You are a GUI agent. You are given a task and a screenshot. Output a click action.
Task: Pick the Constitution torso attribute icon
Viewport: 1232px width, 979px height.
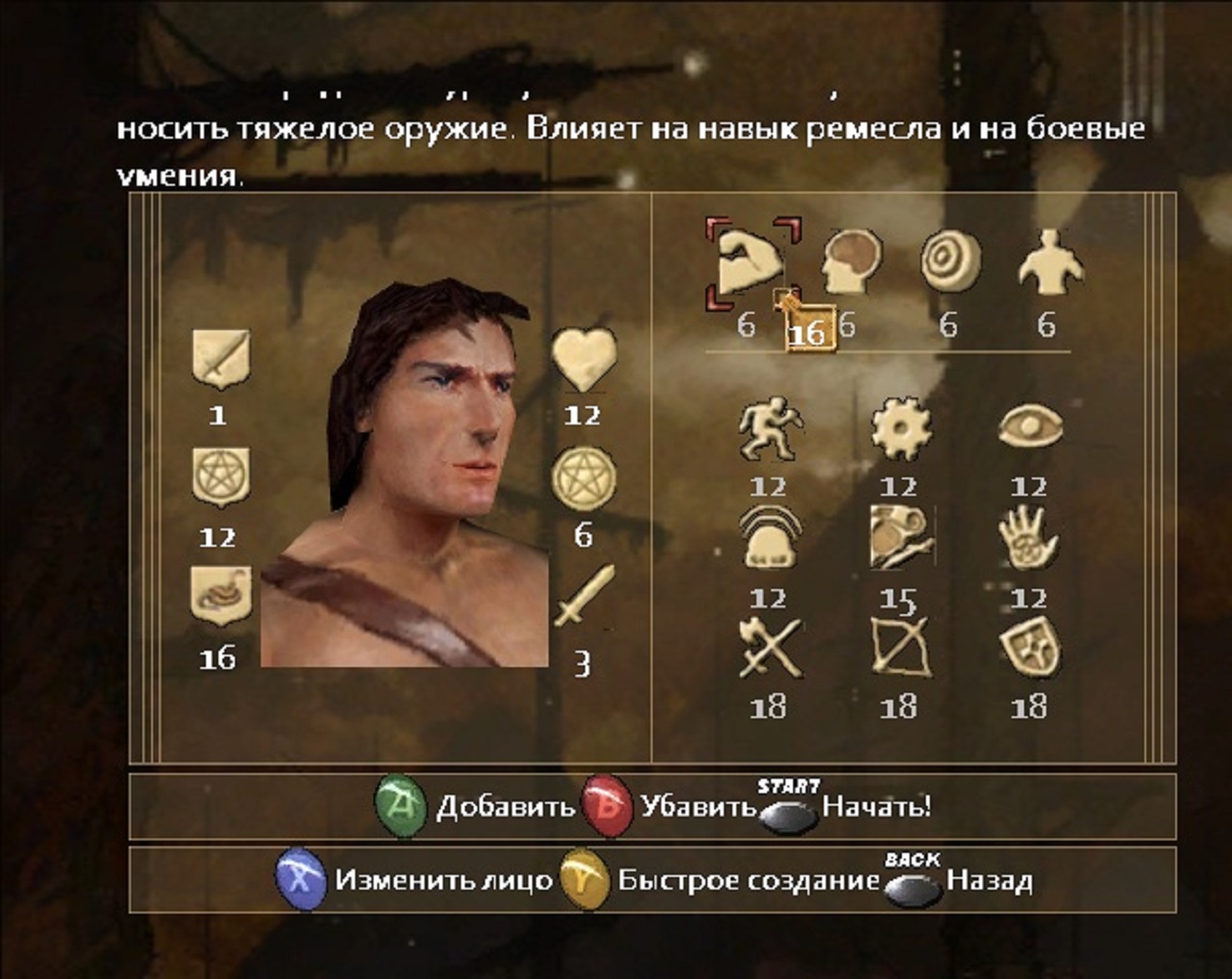coord(1049,260)
